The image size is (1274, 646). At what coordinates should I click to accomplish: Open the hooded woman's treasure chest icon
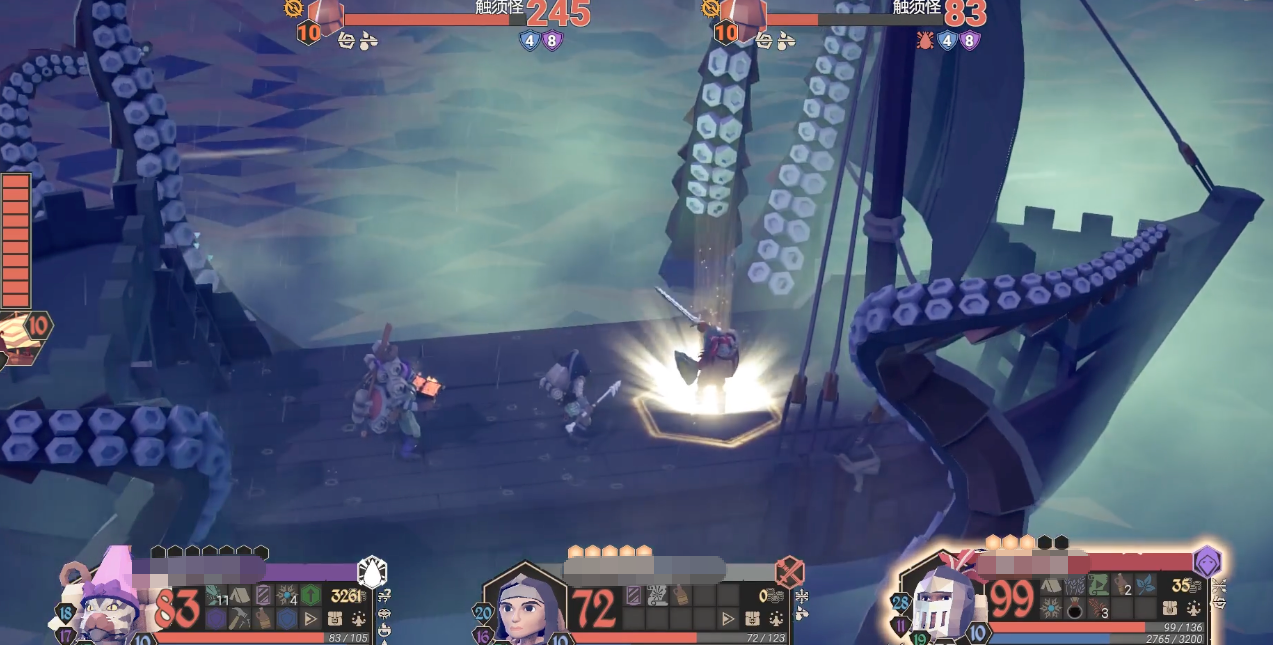tap(753, 619)
